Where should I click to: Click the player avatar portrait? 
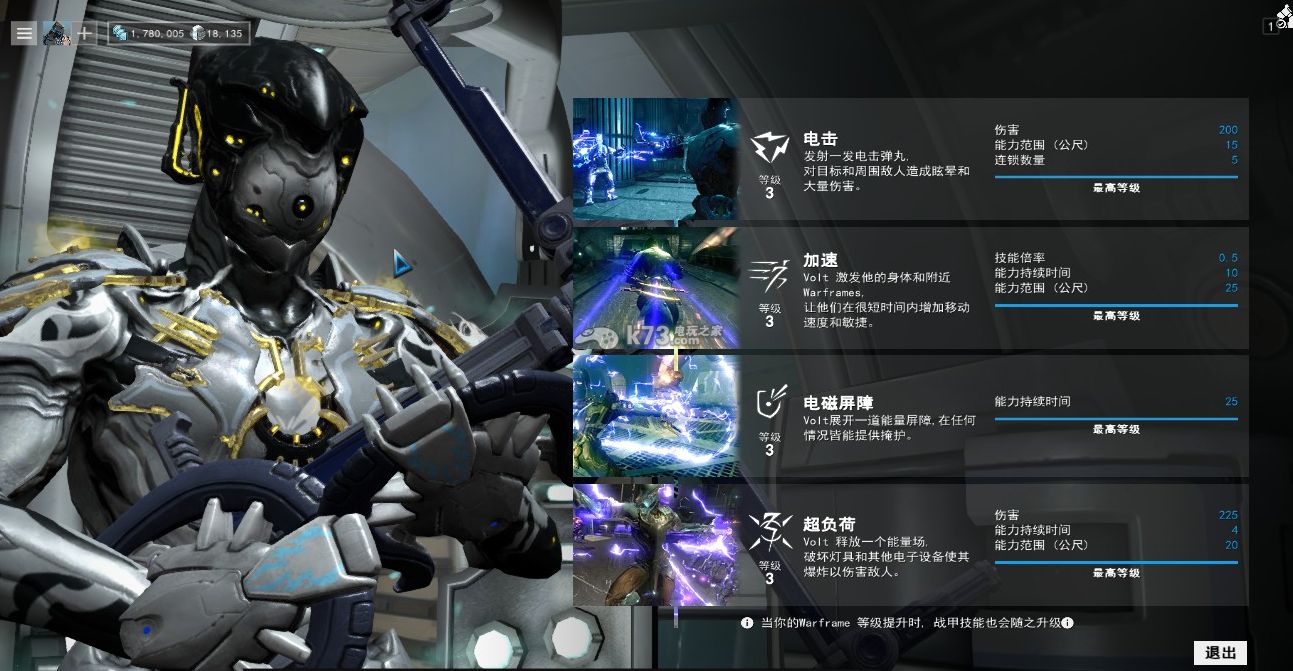56,33
